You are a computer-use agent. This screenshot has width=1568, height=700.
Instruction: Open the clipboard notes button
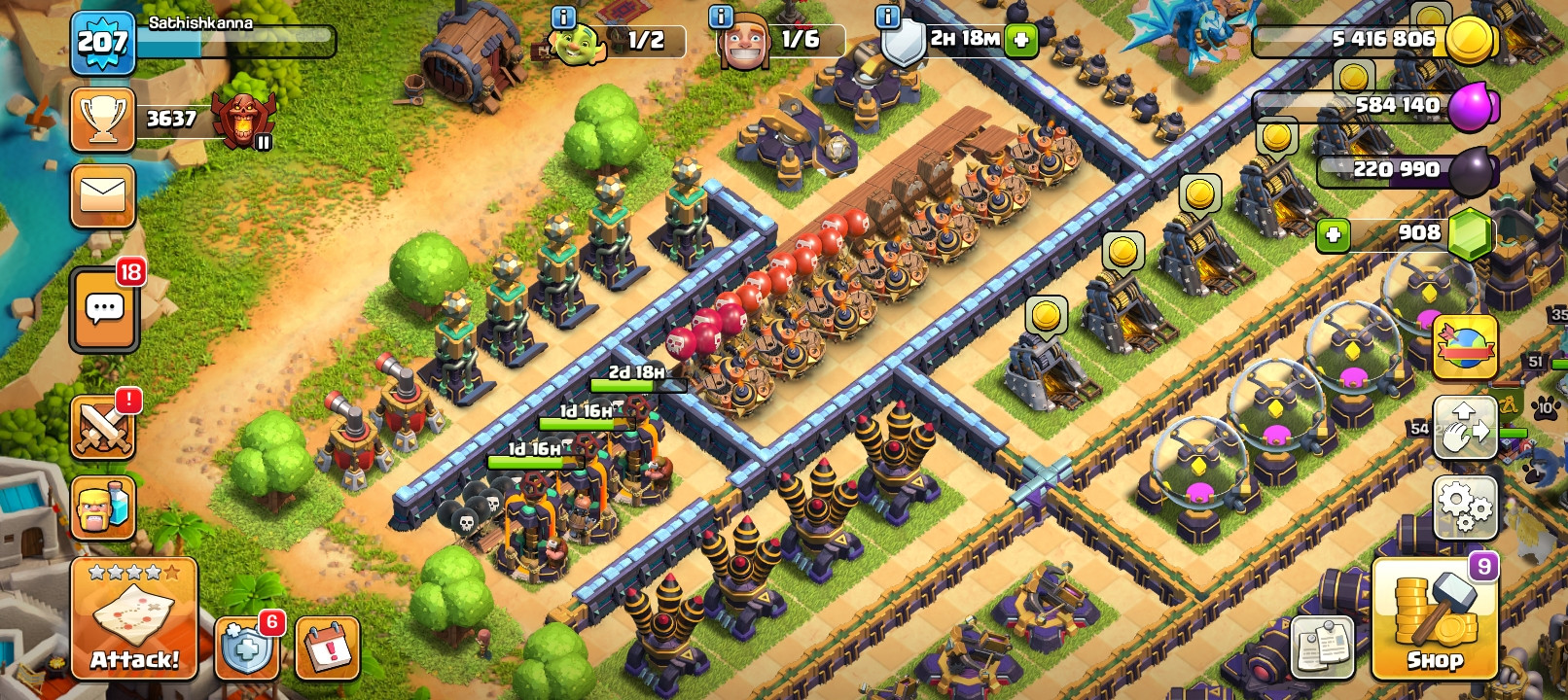click(1323, 647)
